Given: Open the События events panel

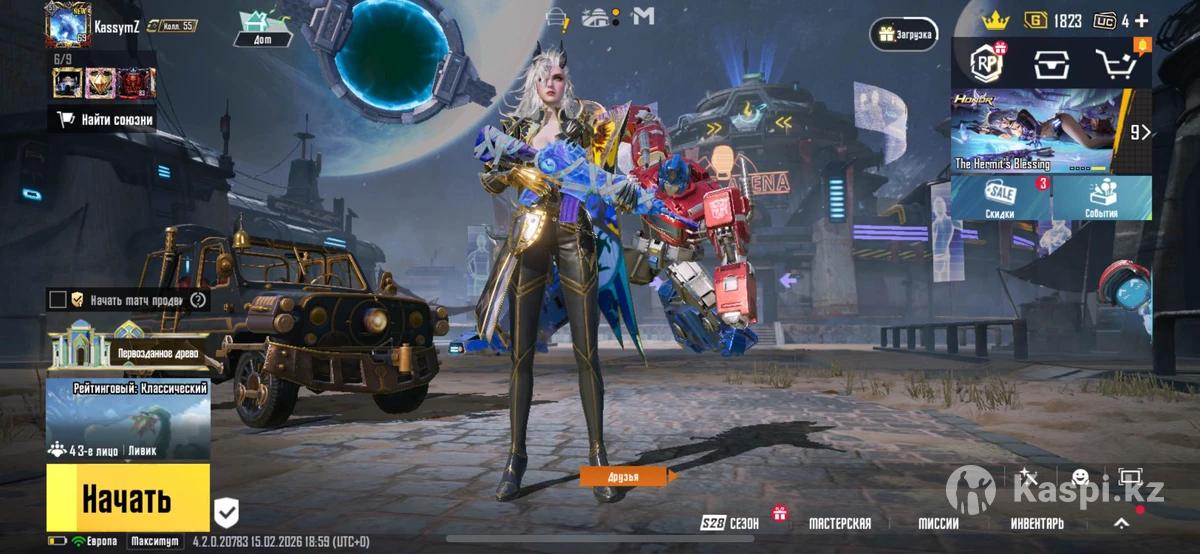Looking at the screenshot, I should pos(1101,198).
